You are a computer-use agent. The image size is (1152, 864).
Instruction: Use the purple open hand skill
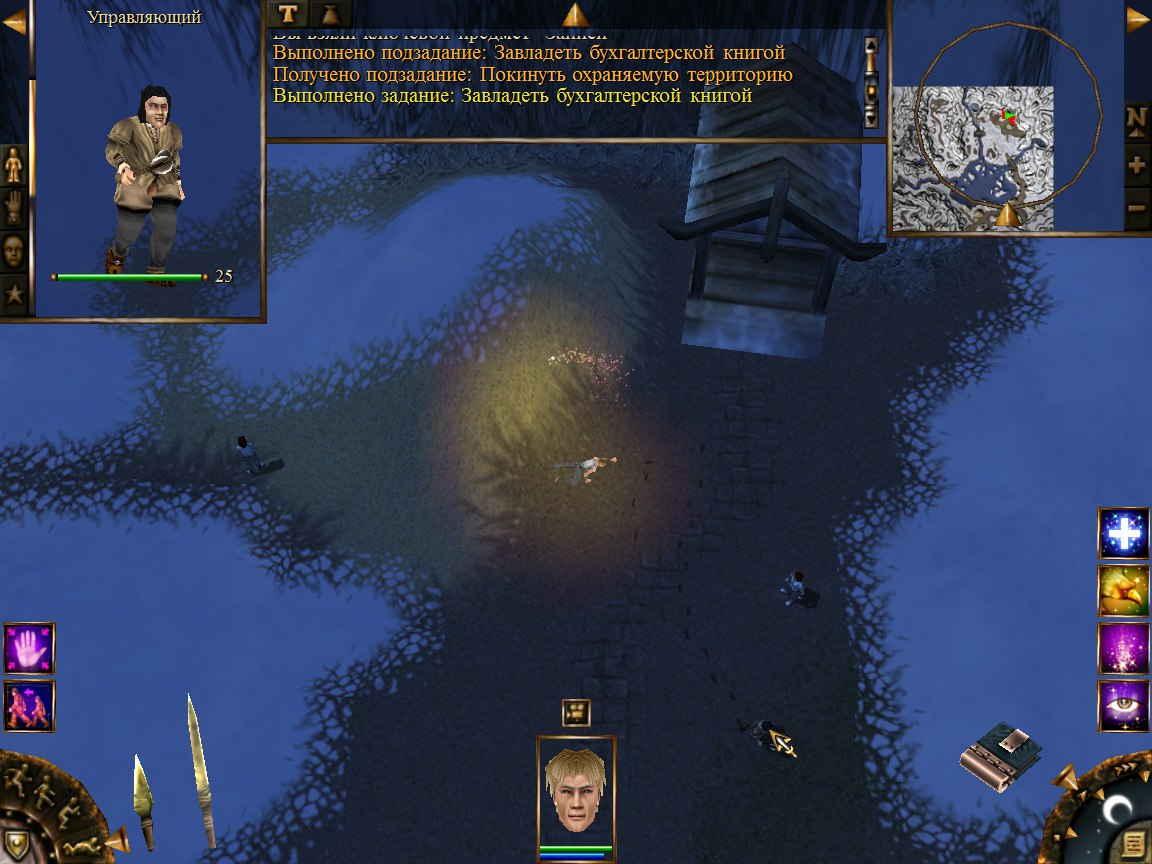[x=29, y=648]
